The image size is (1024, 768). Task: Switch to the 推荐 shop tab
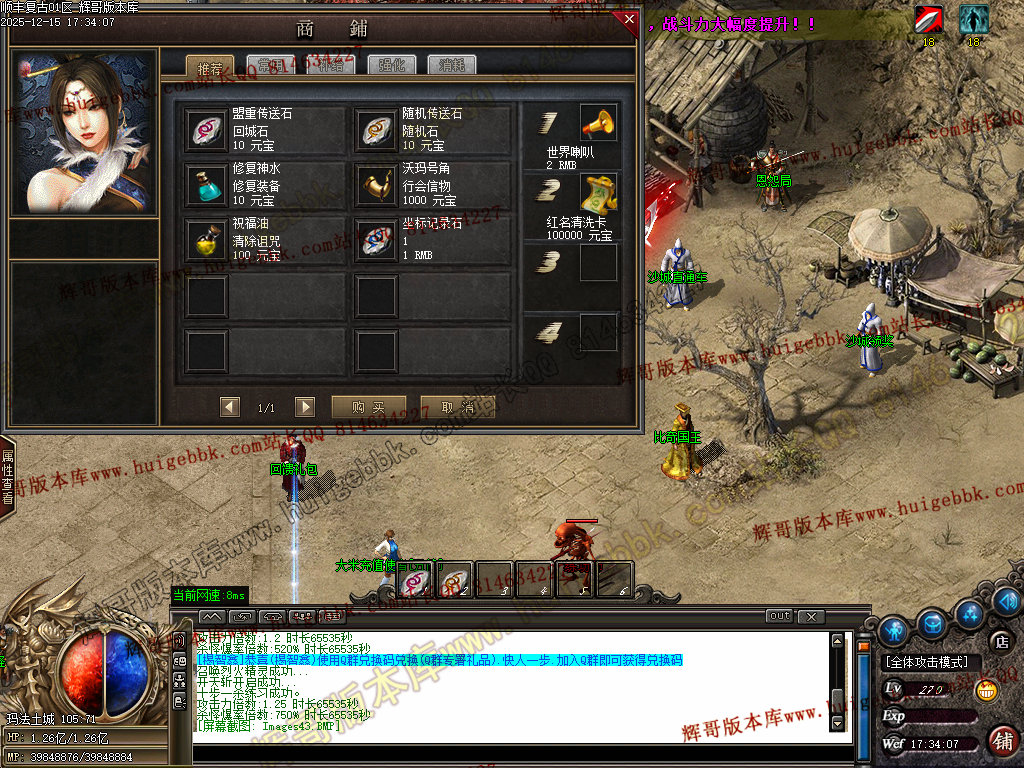tap(210, 66)
